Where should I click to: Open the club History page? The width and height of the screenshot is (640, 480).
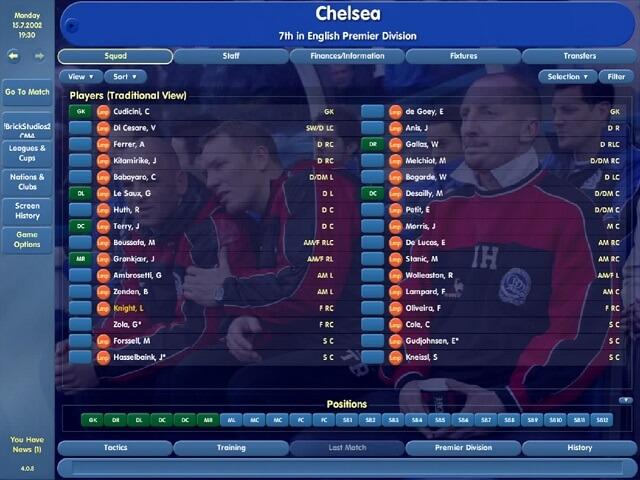tap(579, 448)
